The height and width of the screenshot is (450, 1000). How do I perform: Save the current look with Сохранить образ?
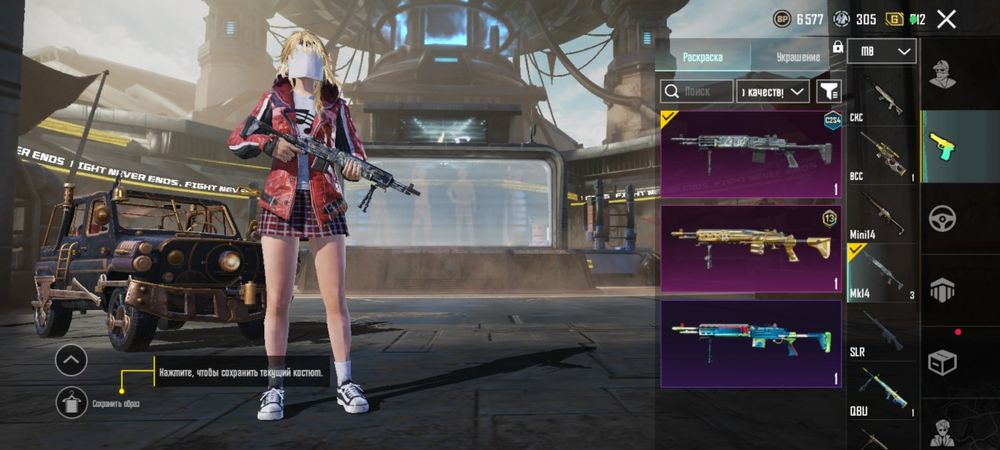tap(71, 400)
